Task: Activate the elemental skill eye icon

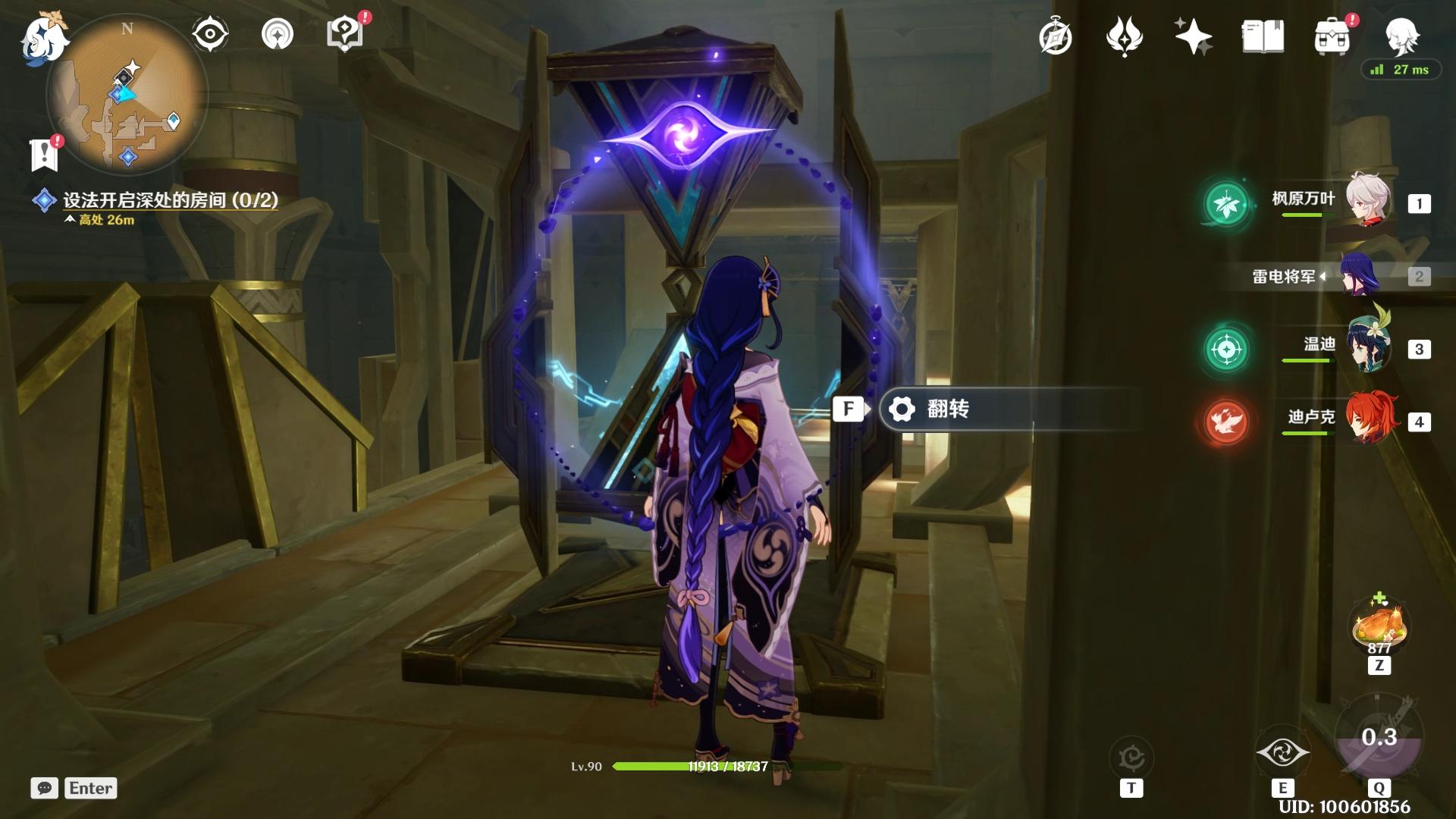Action: [1282, 753]
